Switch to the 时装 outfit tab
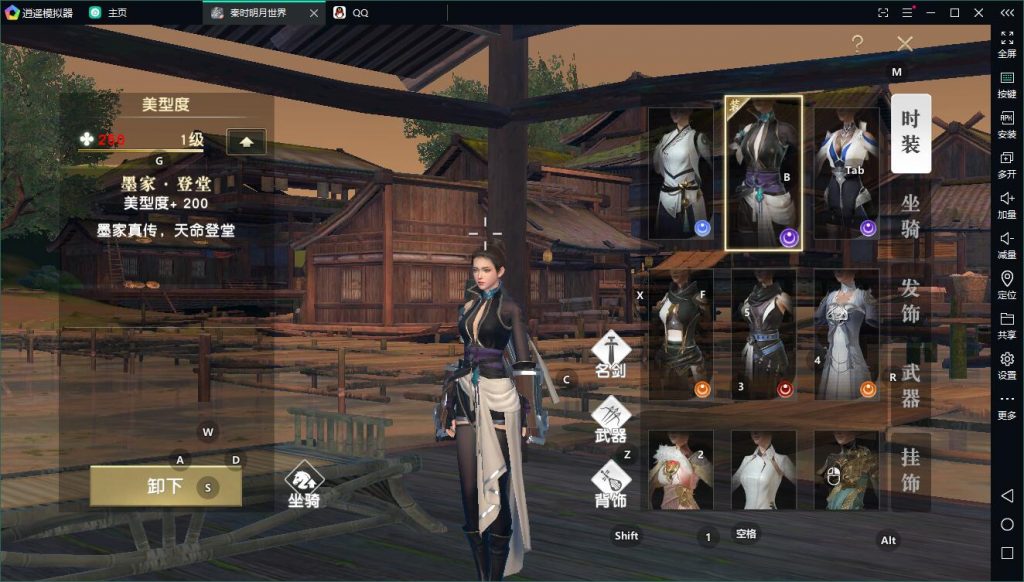The height and width of the screenshot is (582, 1024). [910, 133]
